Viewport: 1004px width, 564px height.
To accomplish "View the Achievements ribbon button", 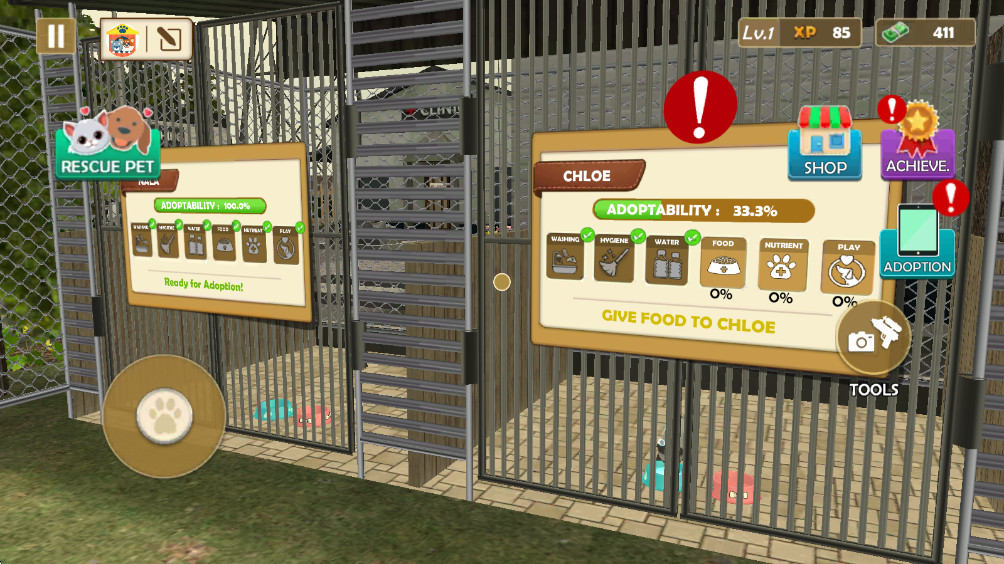I will tap(917, 145).
